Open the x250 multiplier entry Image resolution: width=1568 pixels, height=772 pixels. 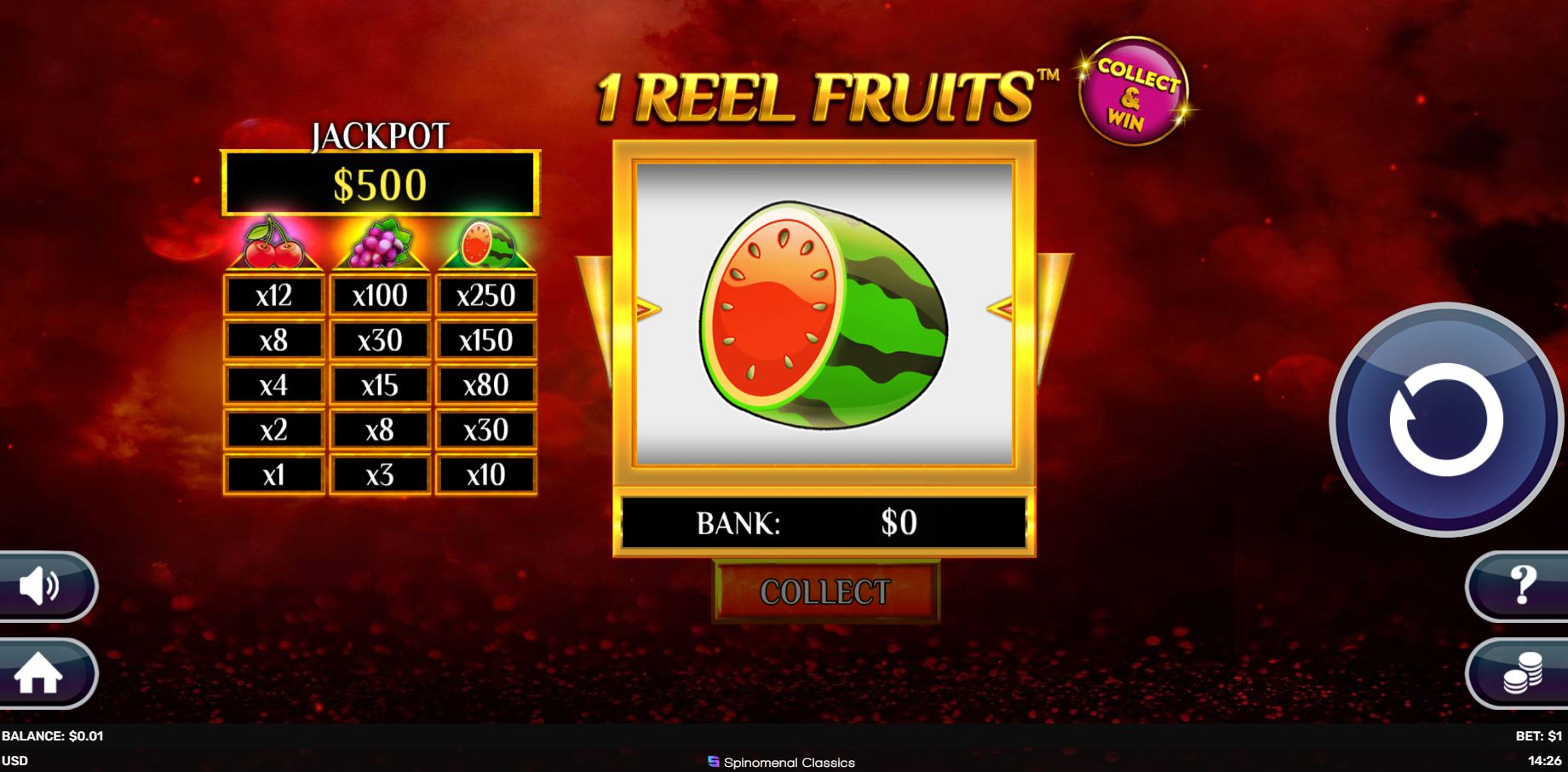tap(486, 295)
